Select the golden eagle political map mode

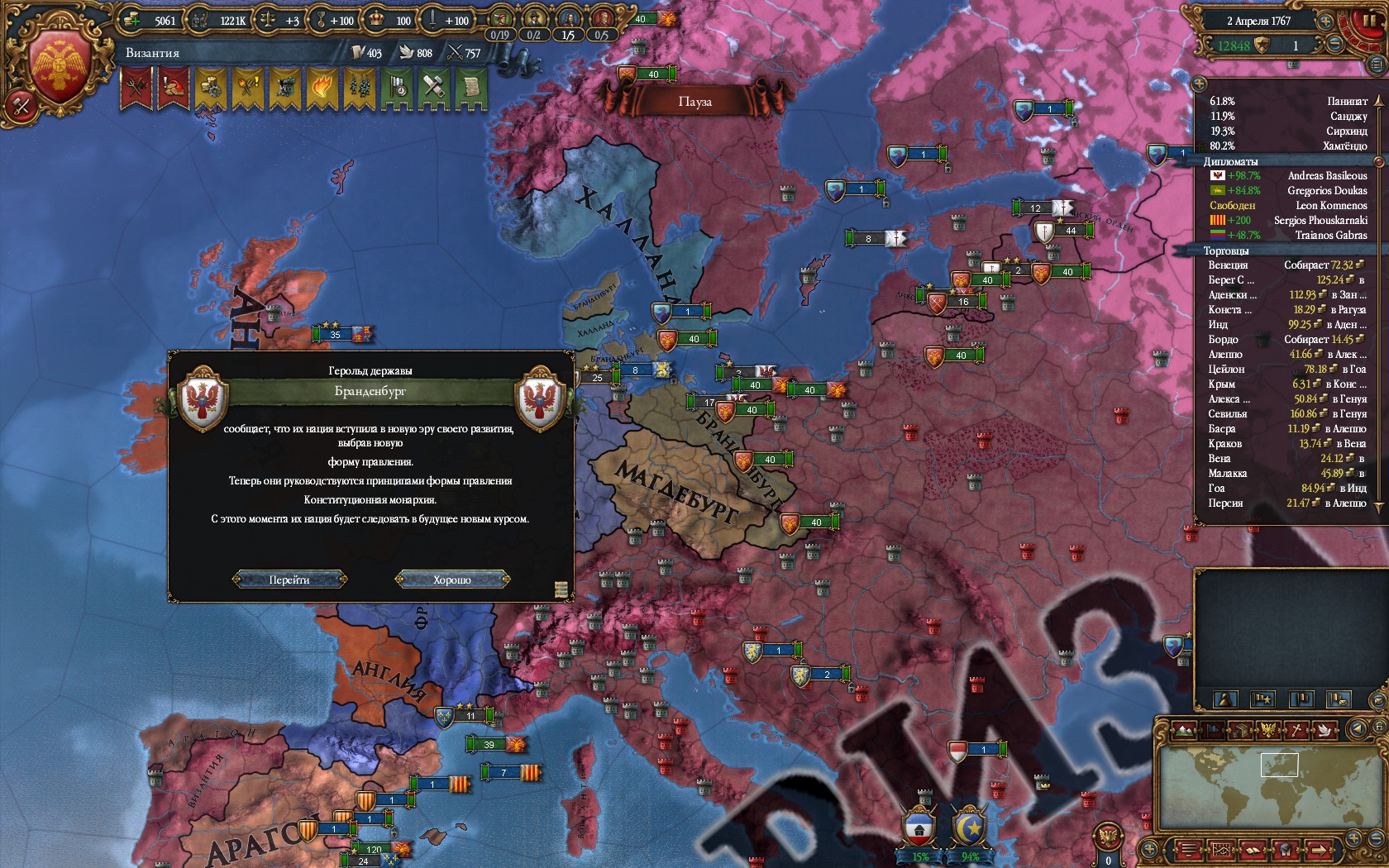click(1267, 729)
